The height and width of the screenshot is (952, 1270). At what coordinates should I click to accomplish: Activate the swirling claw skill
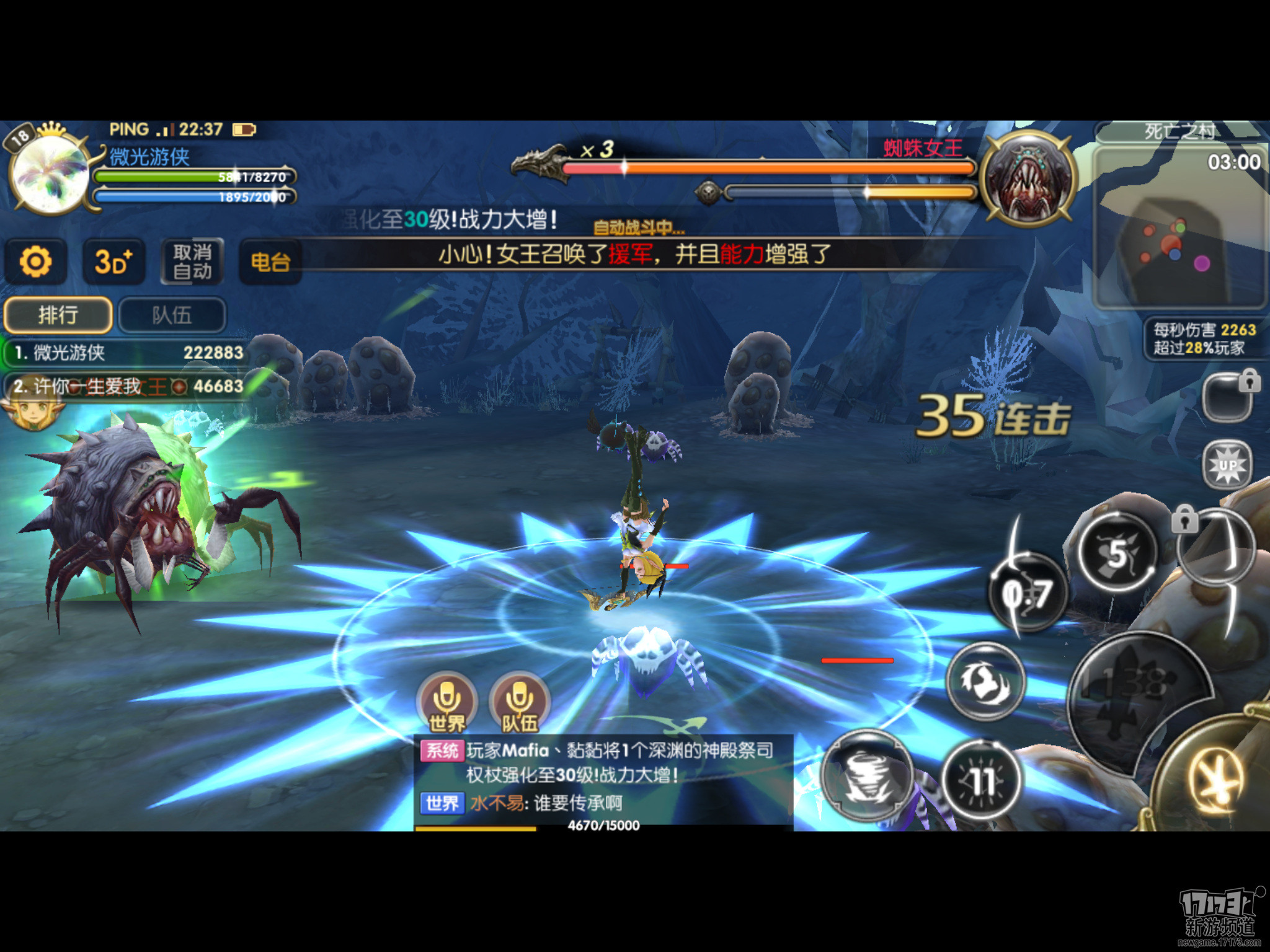point(985,681)
